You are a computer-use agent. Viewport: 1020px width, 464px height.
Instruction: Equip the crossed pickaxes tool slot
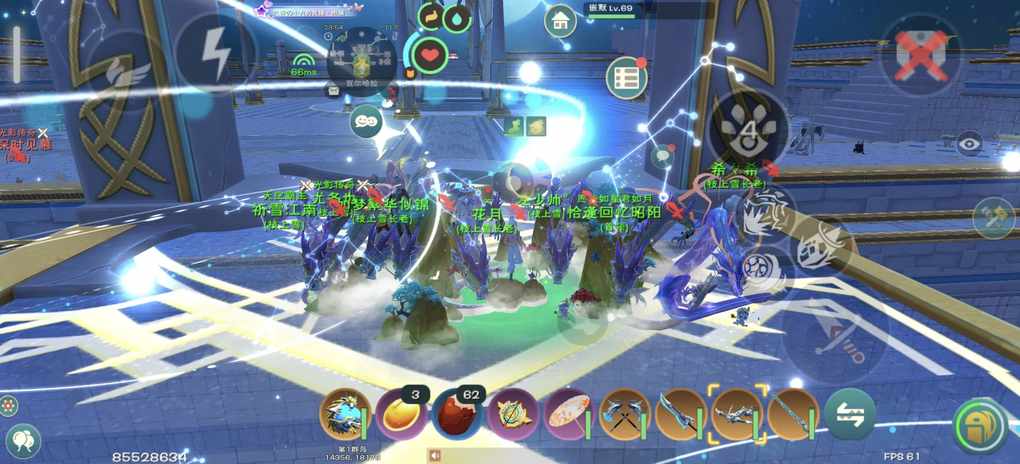coord(625,414)
